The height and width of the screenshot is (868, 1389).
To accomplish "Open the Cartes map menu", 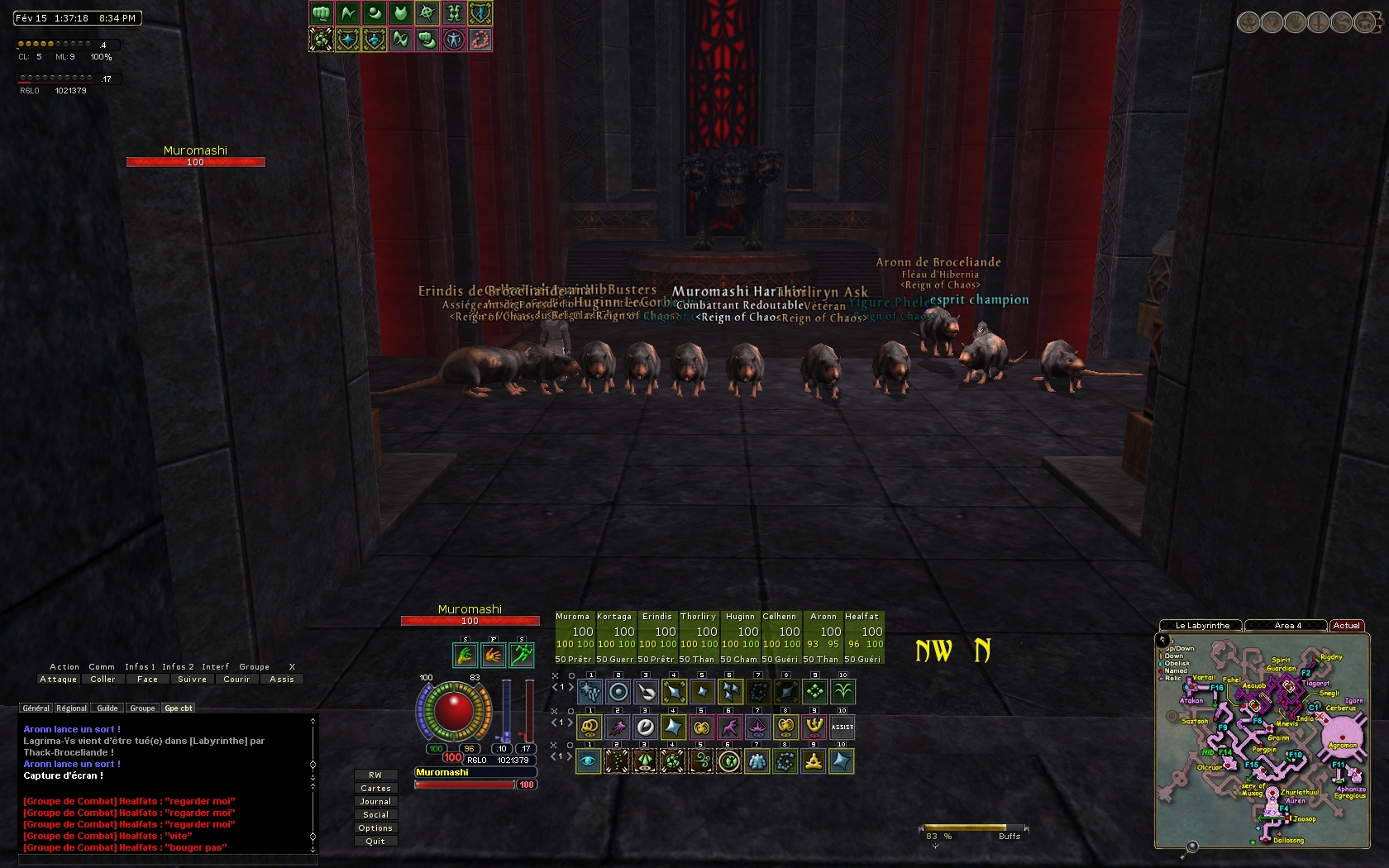I will (x=375, y=789).
